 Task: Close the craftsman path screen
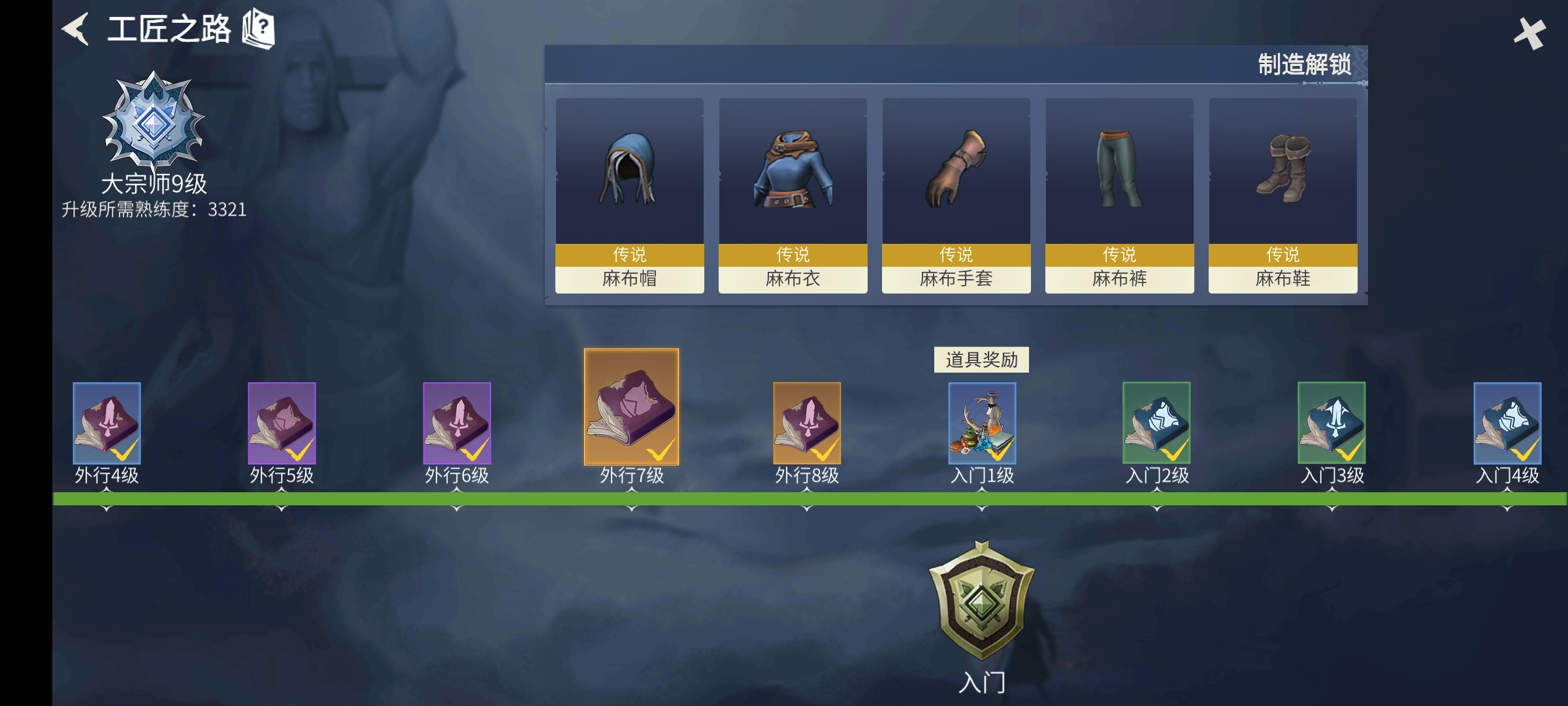[1529, 33]
